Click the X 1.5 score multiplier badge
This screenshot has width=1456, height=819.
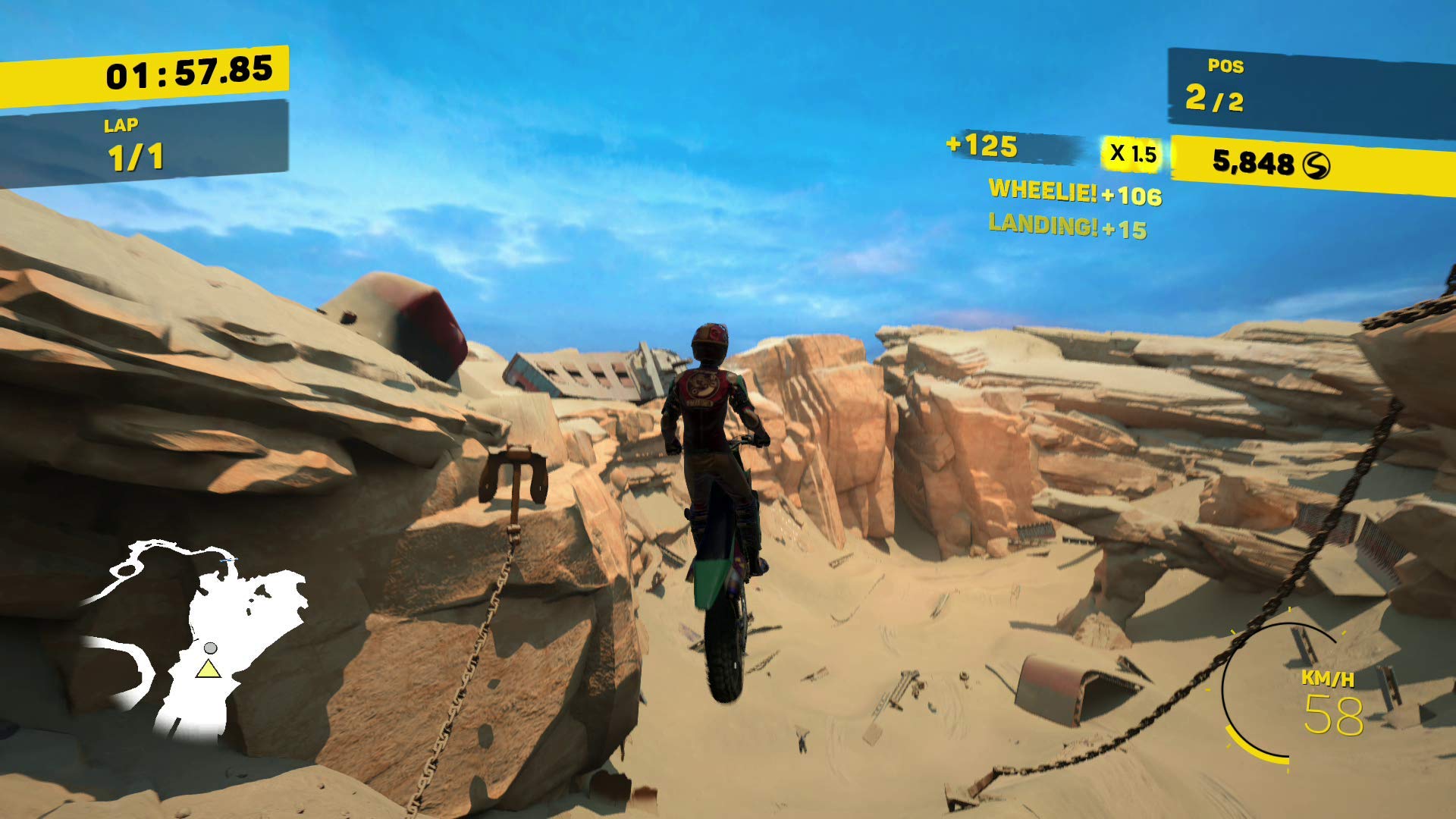tap(1134, 155)
